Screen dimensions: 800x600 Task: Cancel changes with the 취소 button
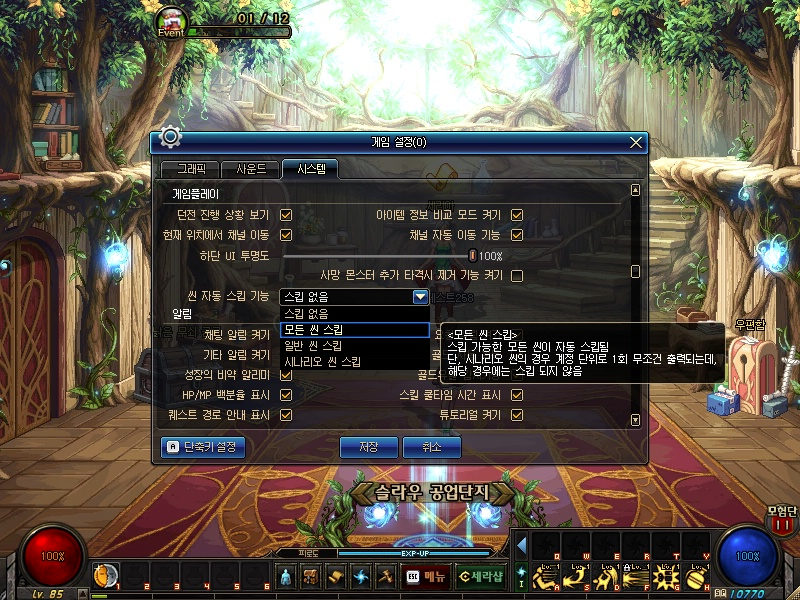432,447
